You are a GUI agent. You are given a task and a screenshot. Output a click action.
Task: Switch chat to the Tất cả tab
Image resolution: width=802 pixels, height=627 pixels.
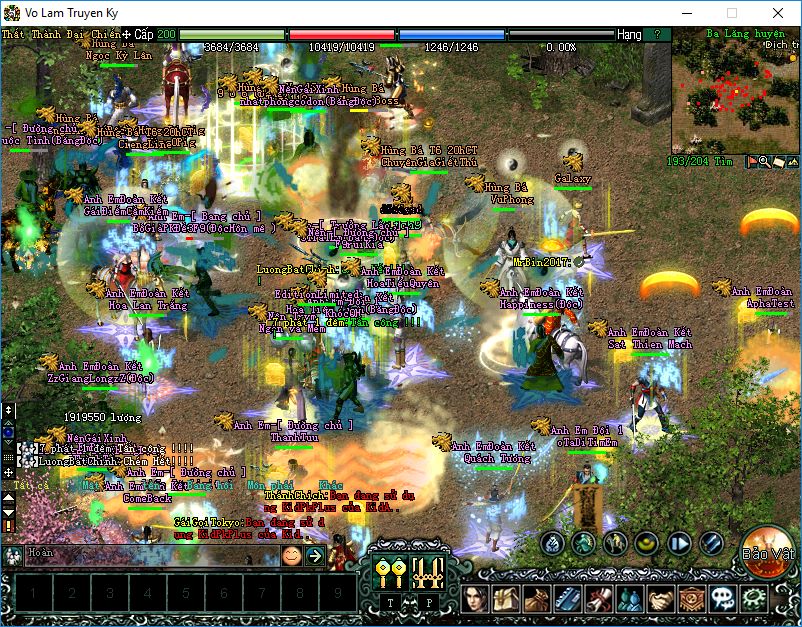tap(32, 485)
